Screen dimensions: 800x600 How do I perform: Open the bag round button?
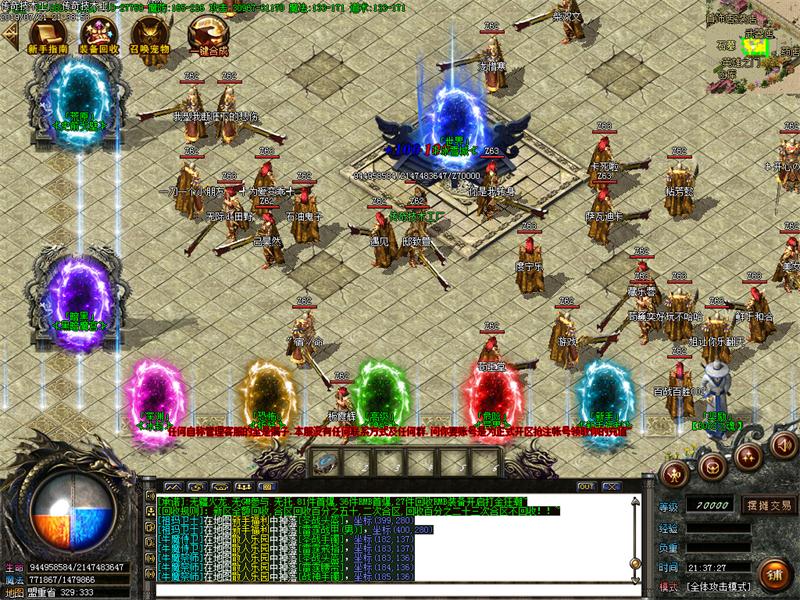pos(713,464)
